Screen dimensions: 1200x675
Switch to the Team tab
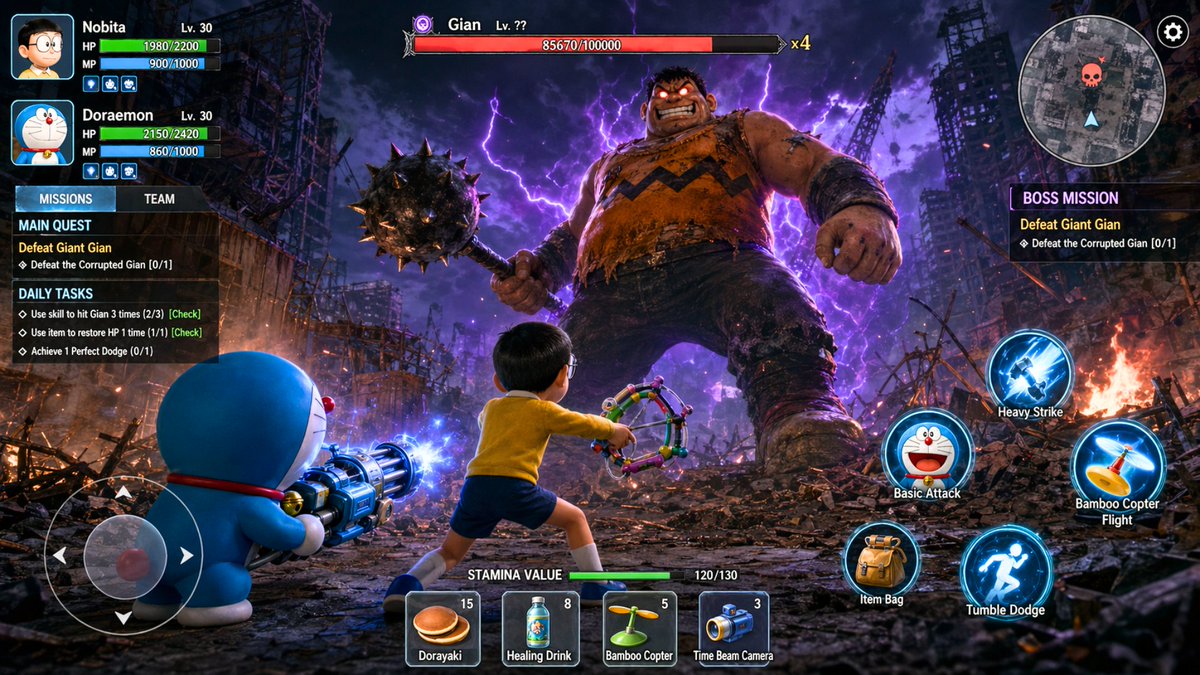click(159, 199)
